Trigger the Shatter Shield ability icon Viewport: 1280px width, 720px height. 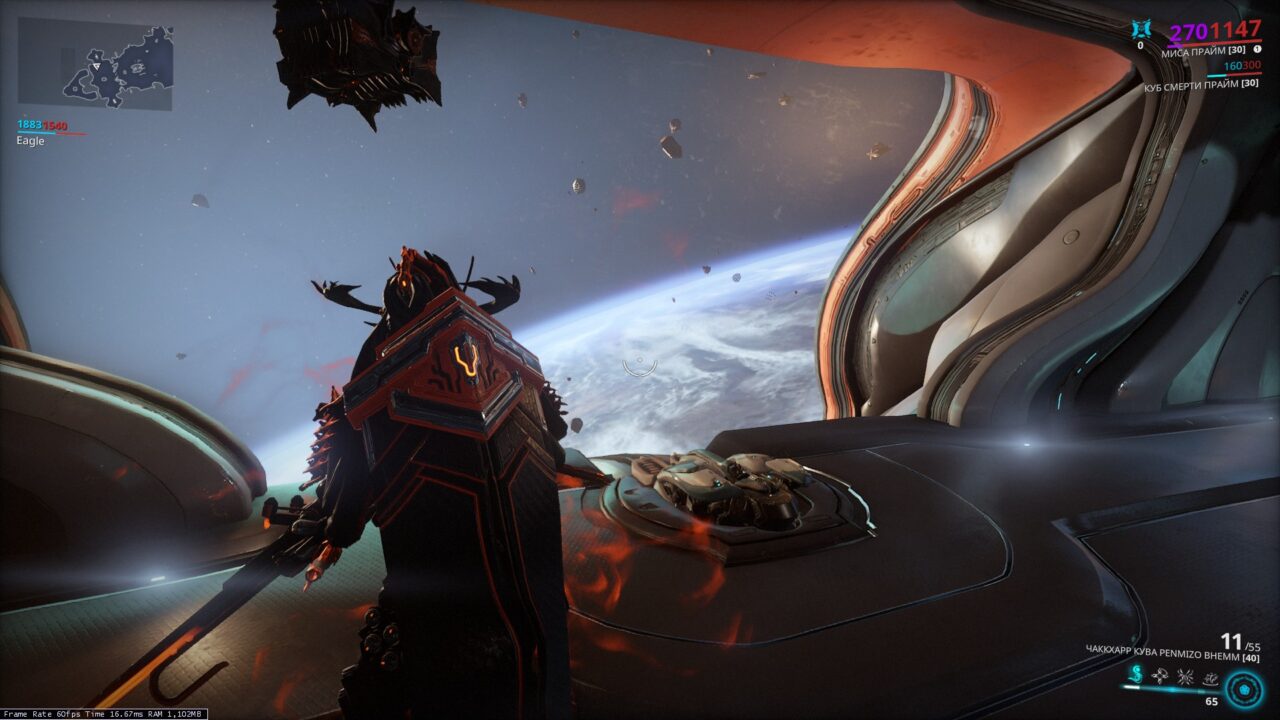click(1186, 676)
